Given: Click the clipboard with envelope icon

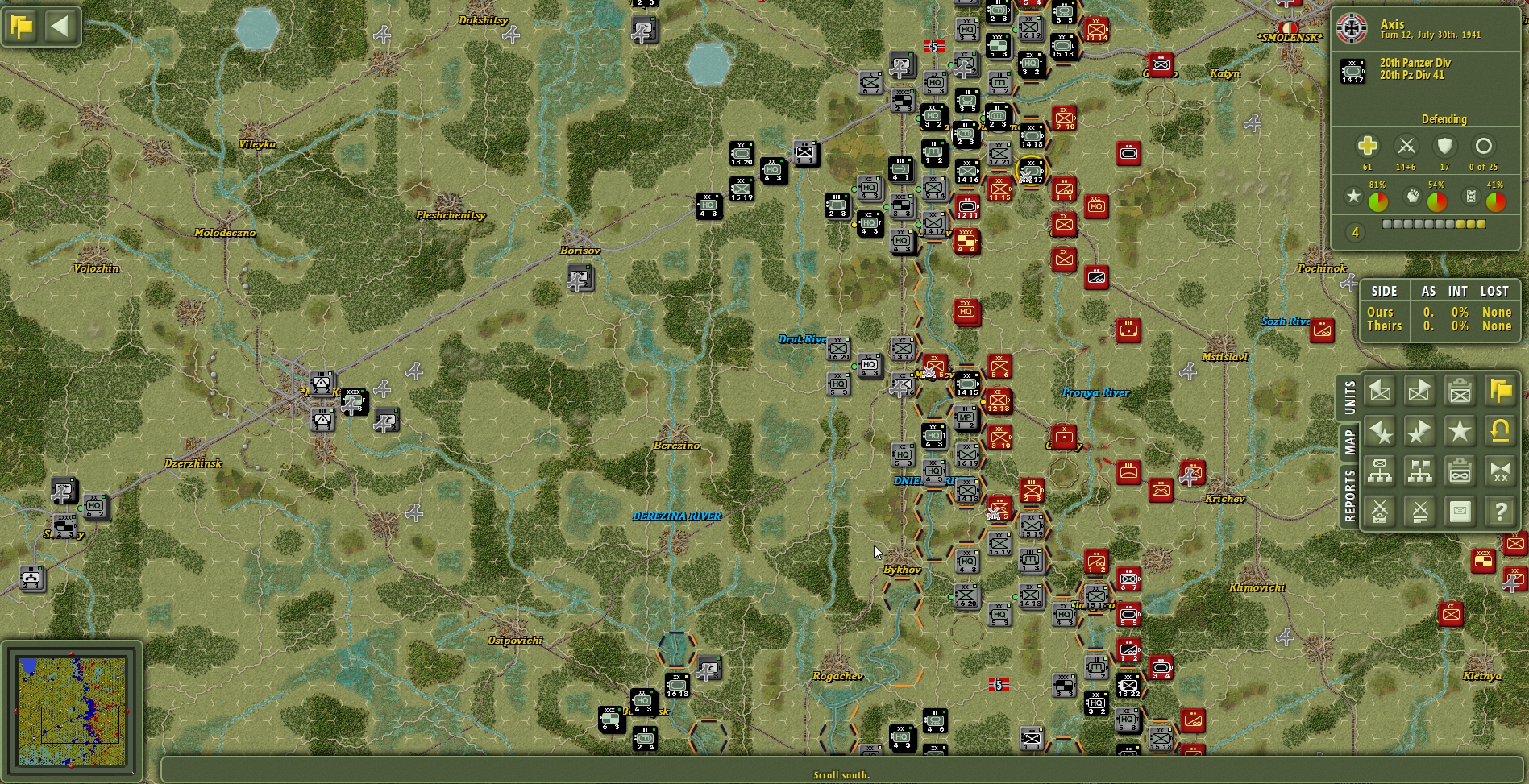Looking at the screenshot, I should pos(1460,391).
